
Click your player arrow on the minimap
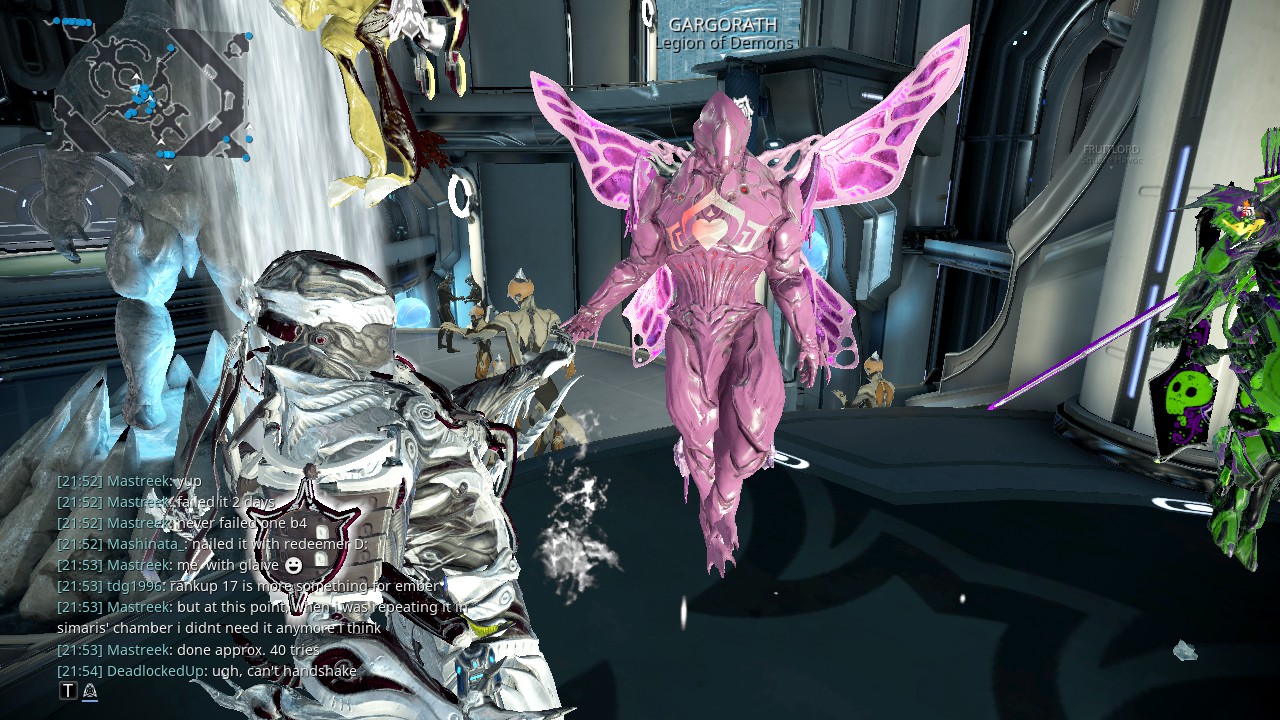(136, 89)
